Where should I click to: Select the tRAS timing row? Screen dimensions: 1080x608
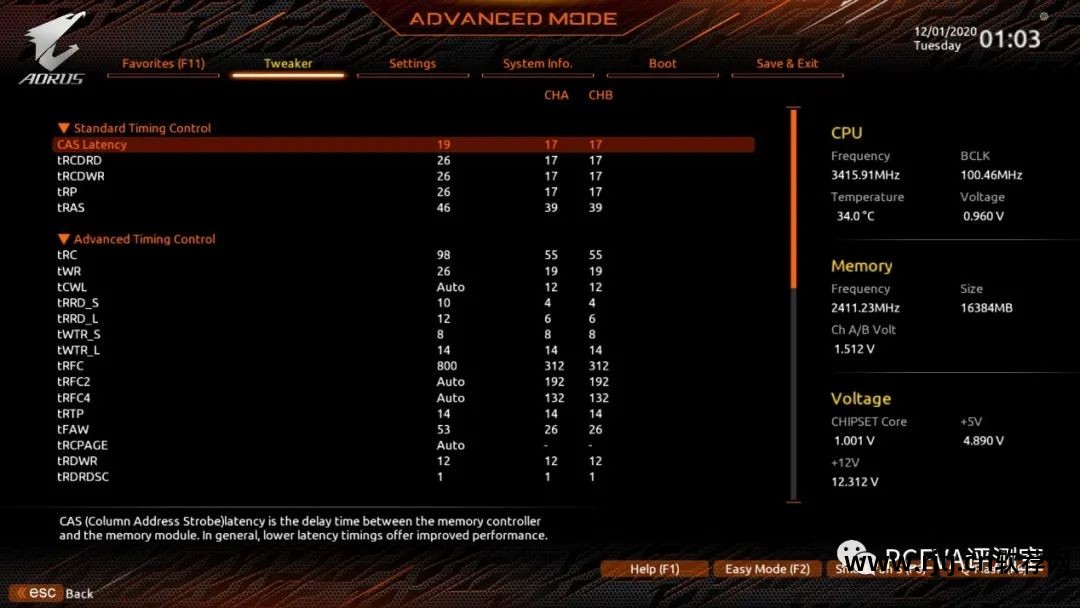(71, 208)
